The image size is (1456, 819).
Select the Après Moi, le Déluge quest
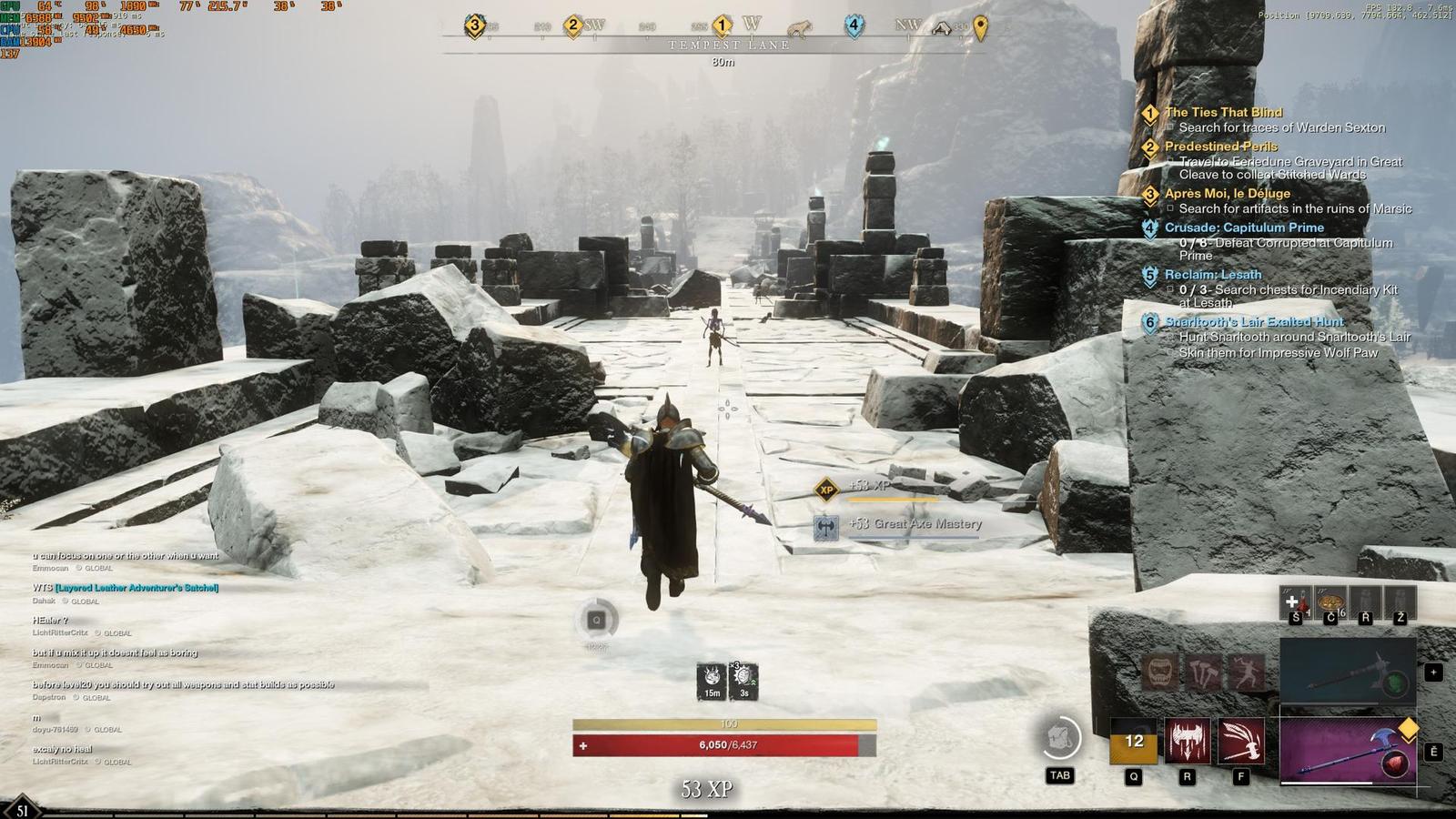1227,194
